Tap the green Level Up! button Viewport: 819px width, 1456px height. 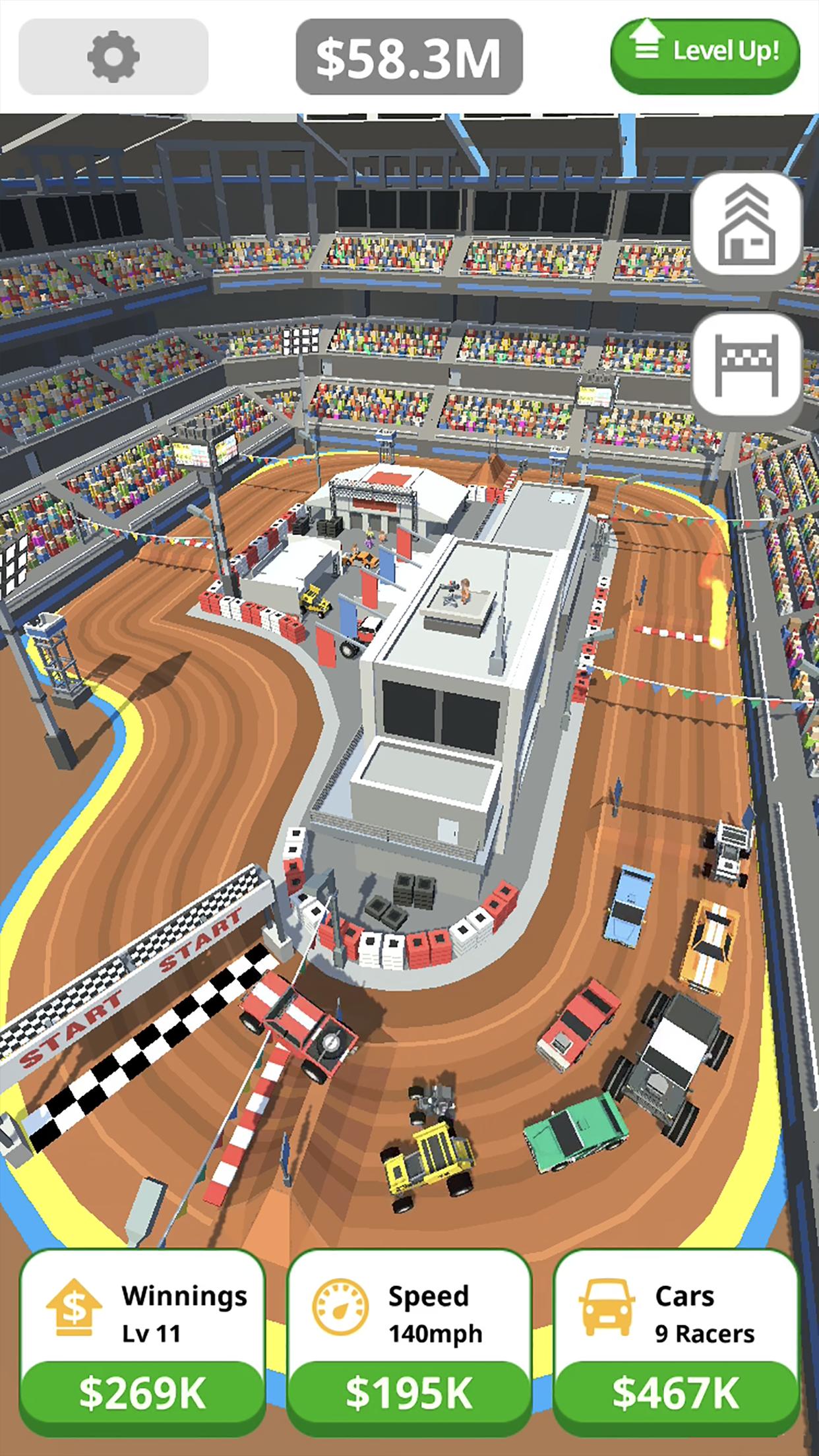(705, 53)
